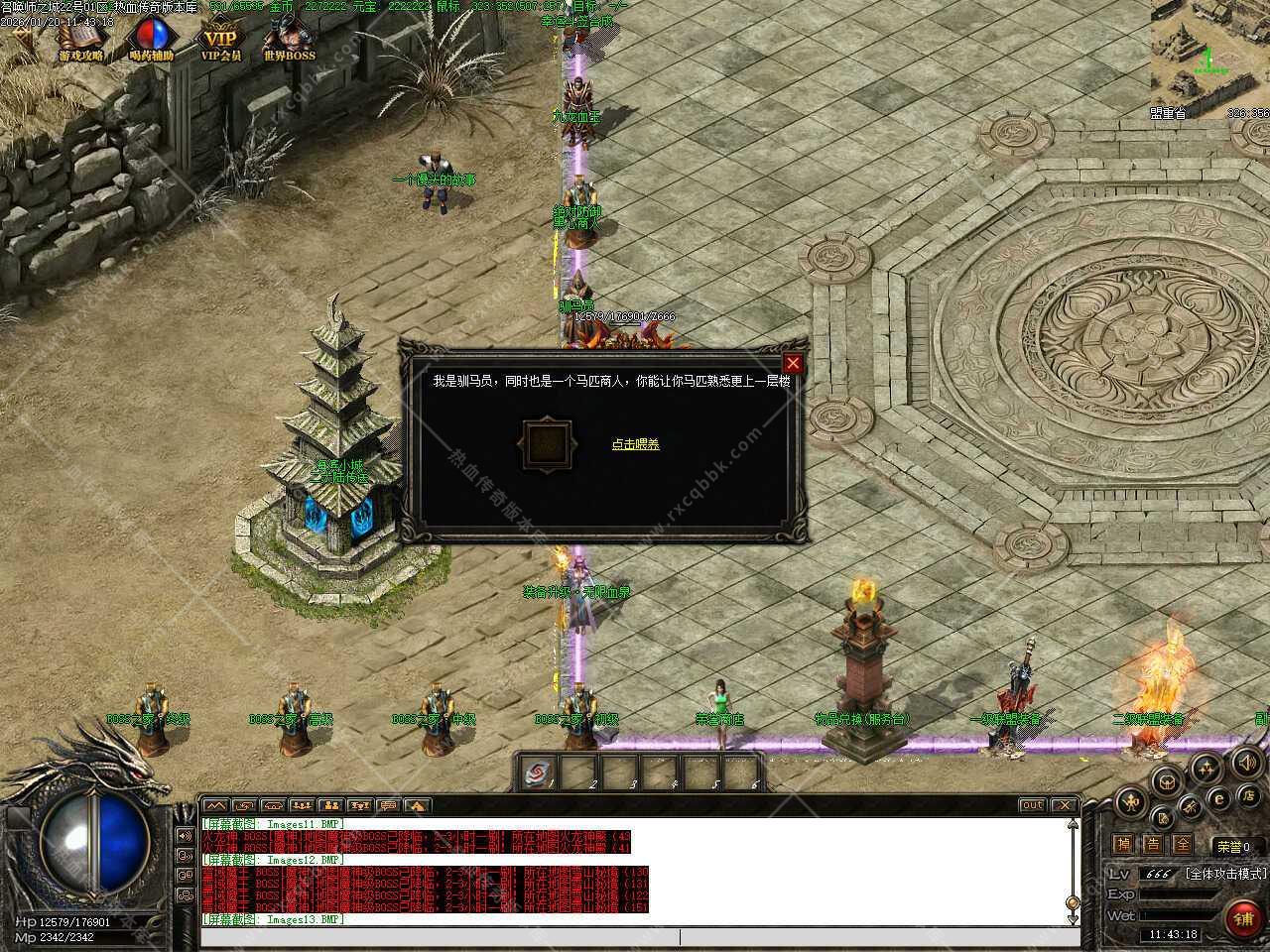Screen dimensions: 1270x952
Task: Open the 世界BOSS panel
Action: 289,41
